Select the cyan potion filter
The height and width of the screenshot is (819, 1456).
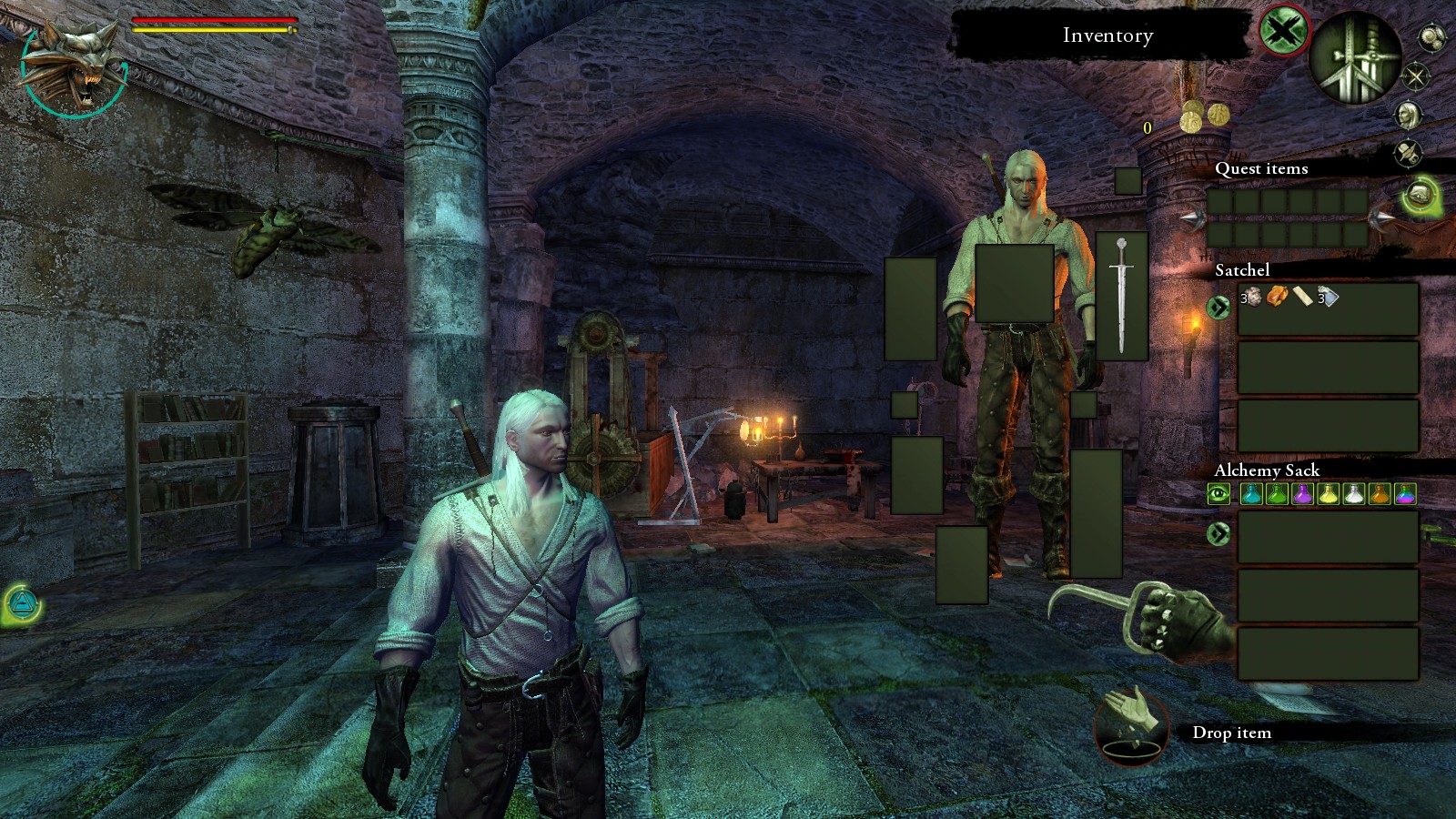point(1251,494)
